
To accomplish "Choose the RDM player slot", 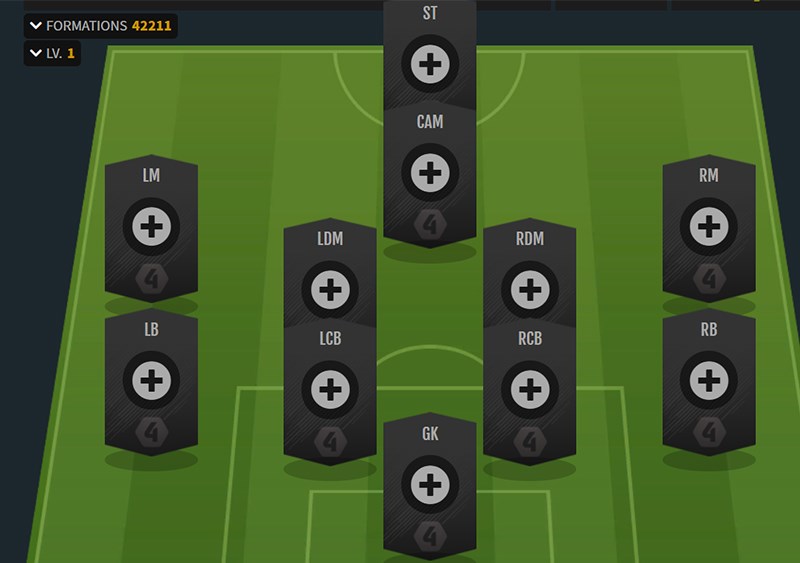I will coord(528,290).
